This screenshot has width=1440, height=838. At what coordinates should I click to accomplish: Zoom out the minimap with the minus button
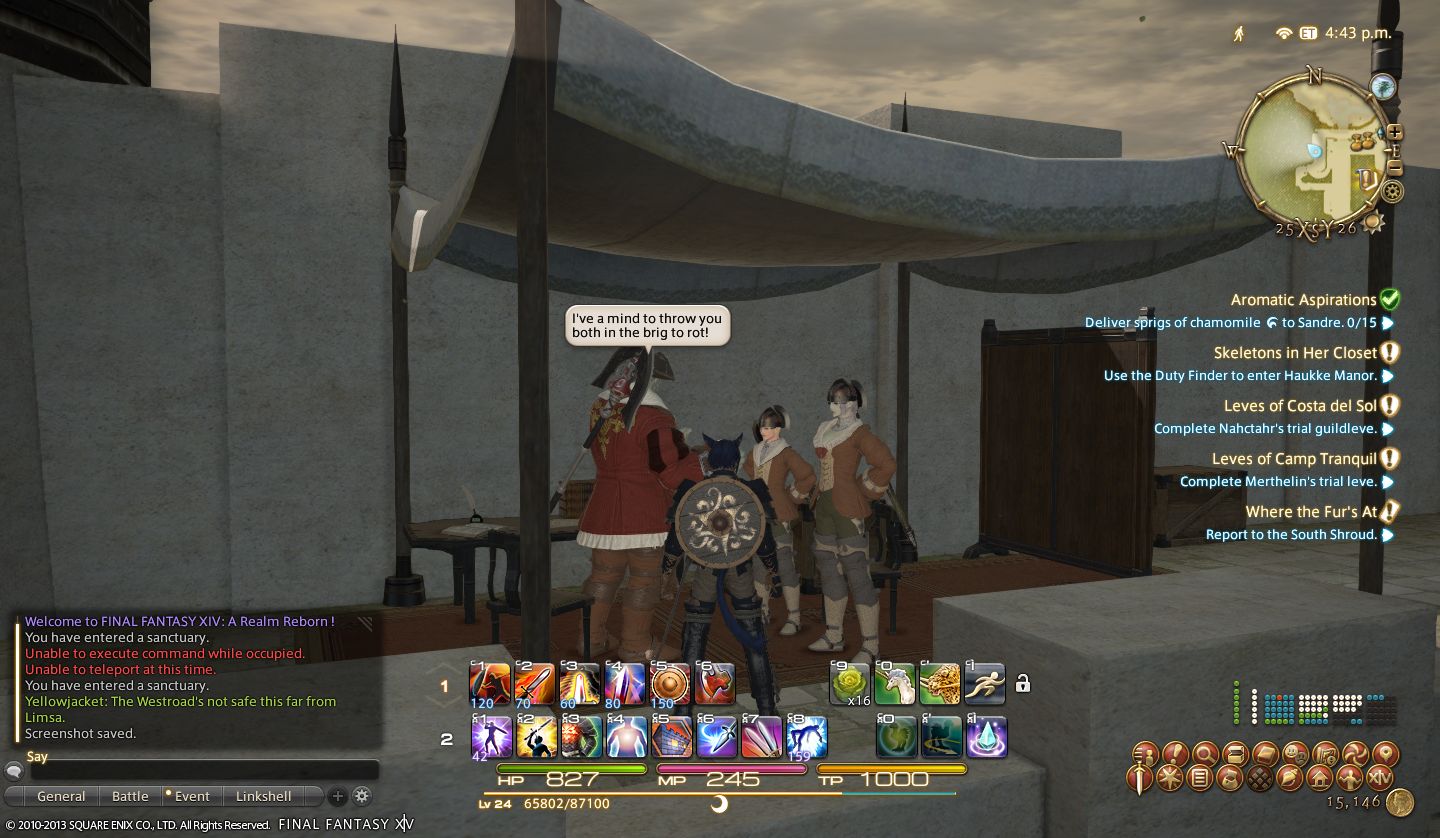tap(1395, 168)
